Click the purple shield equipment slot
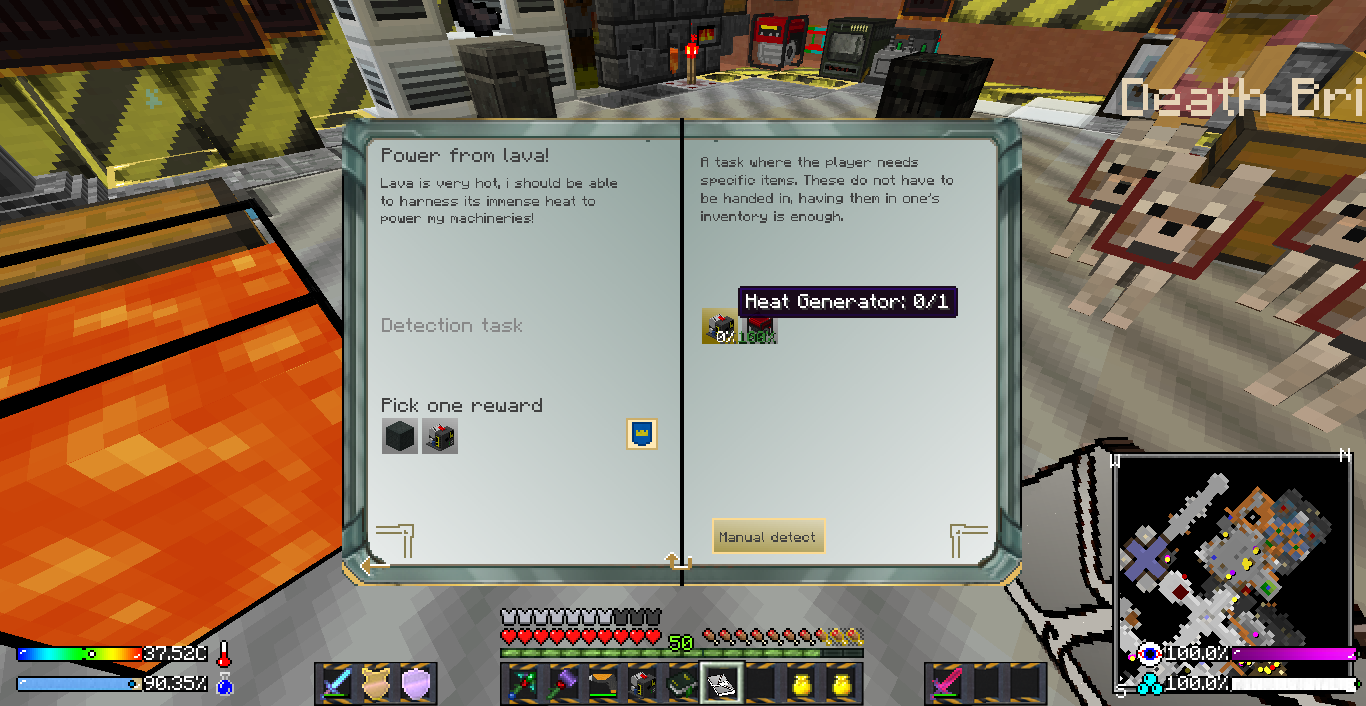The width and height of the screenshot is (1366, 706). coord(416,683)
